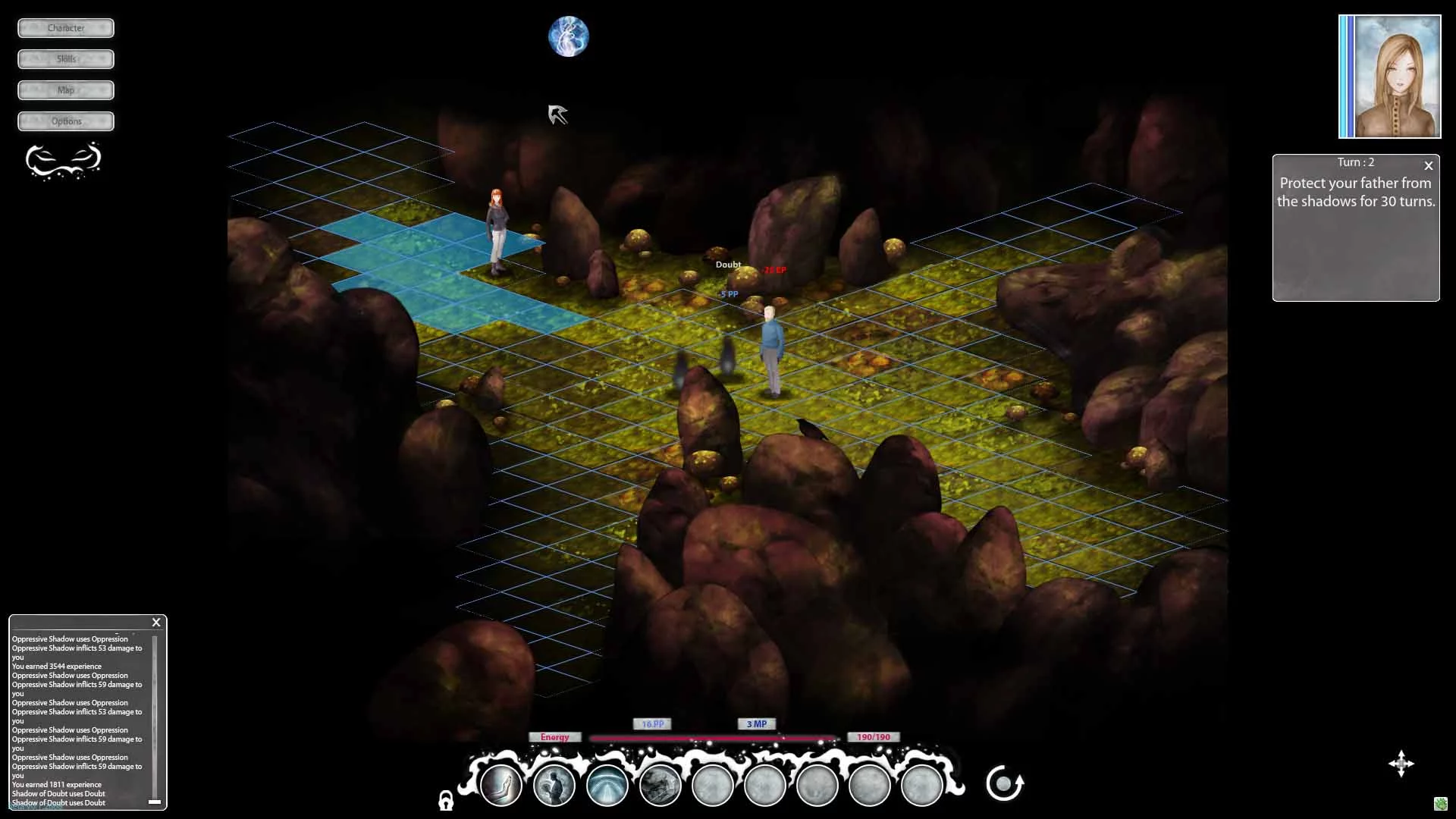Use the standing figure skill
The width and height of the screenshot is (1456, 819).
point(554,785)
